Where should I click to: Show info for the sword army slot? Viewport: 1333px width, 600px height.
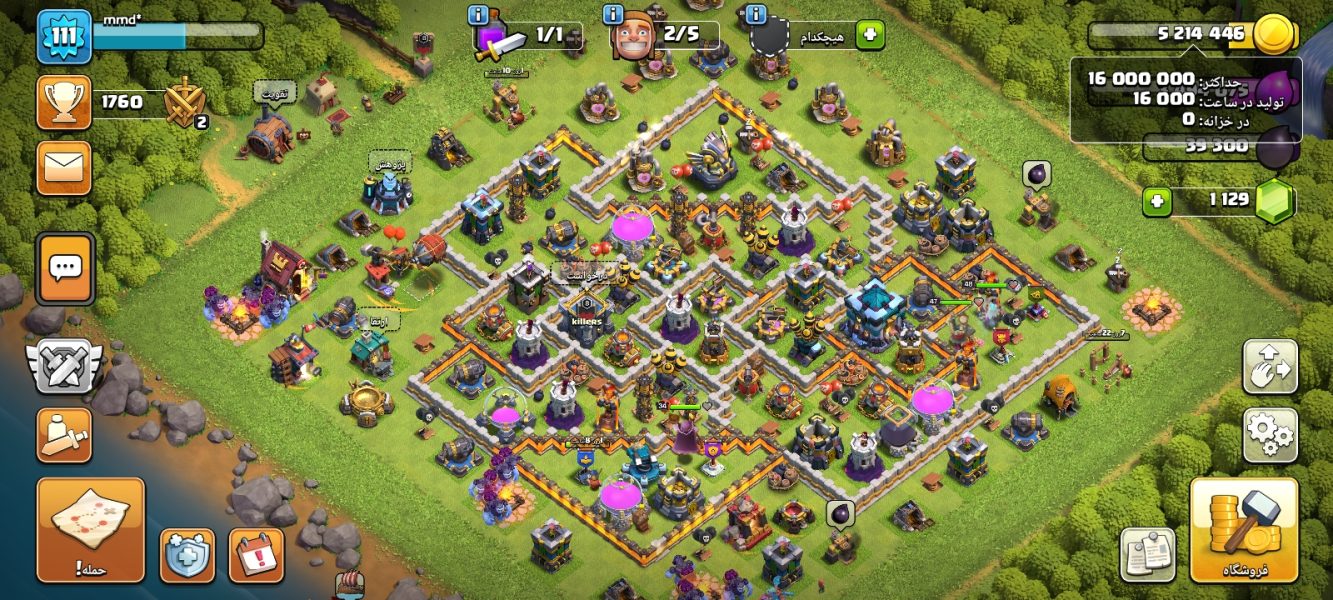(x=479, y=15)
